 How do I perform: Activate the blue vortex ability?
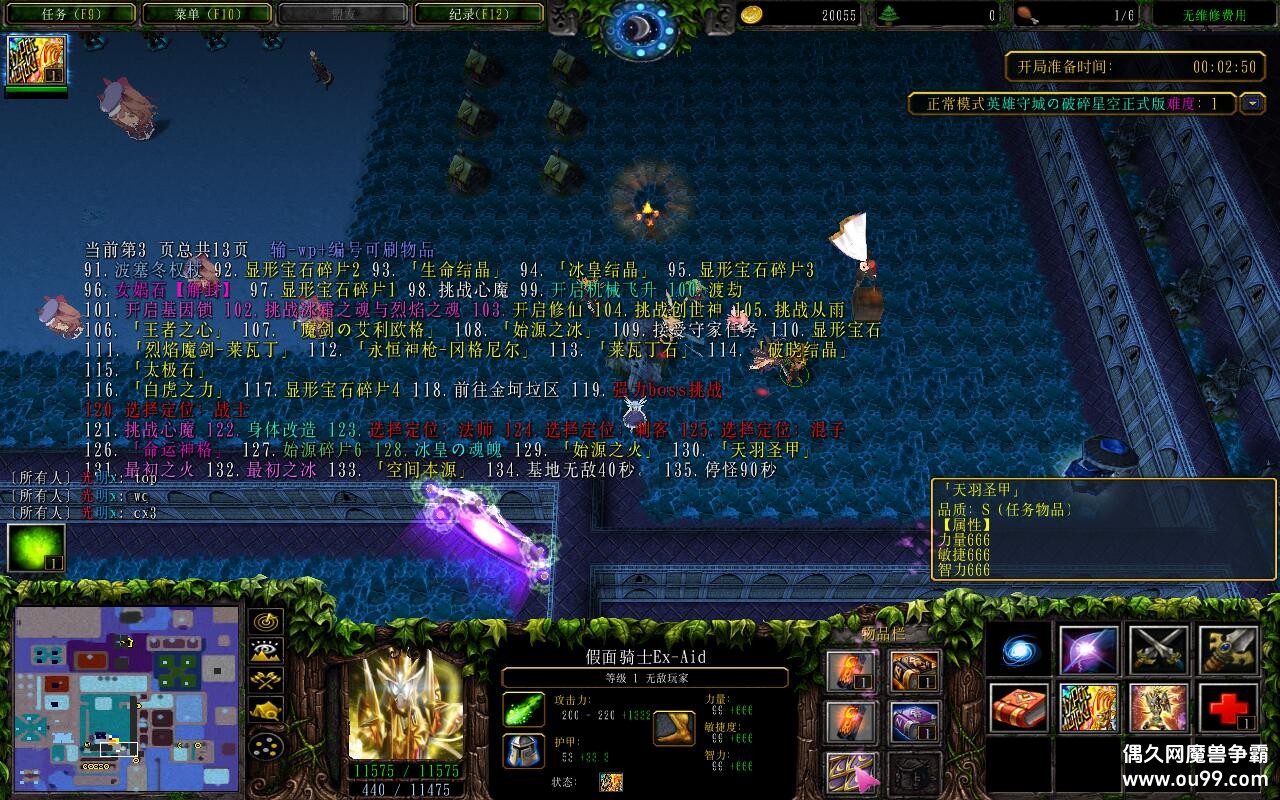(x=1017, y=650)
